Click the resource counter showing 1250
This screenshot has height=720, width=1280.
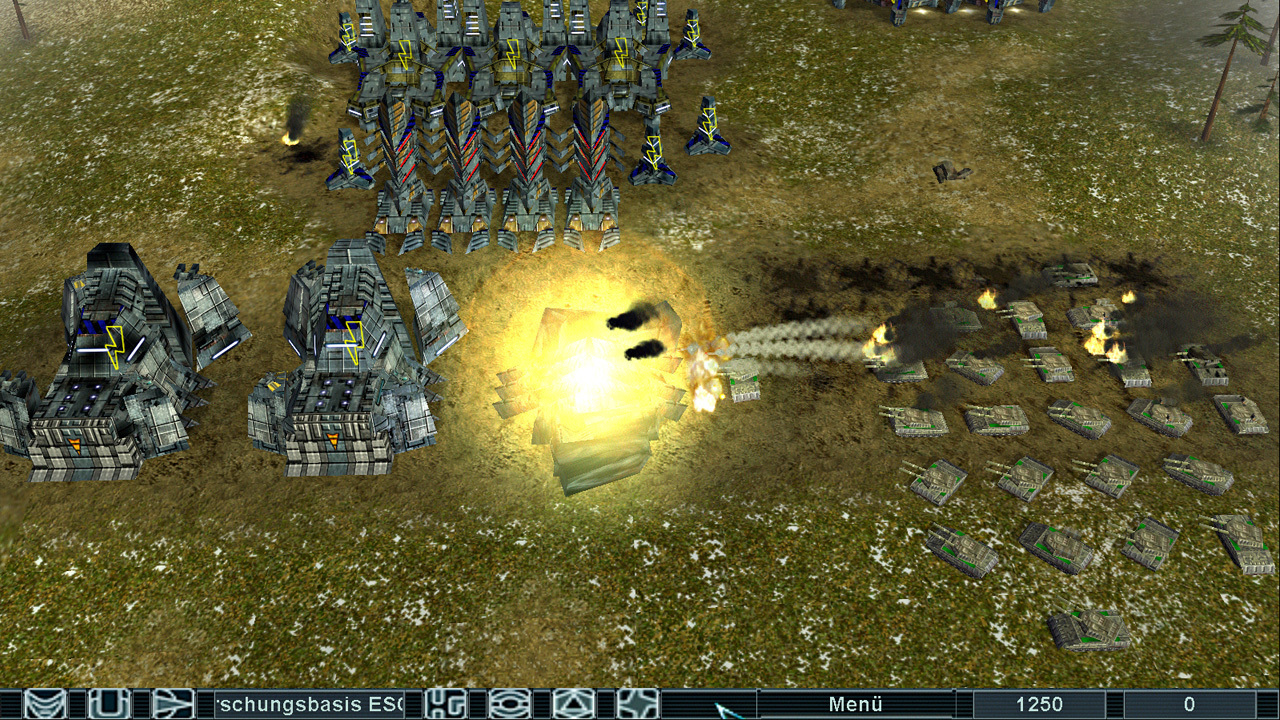coord(1037,702)
